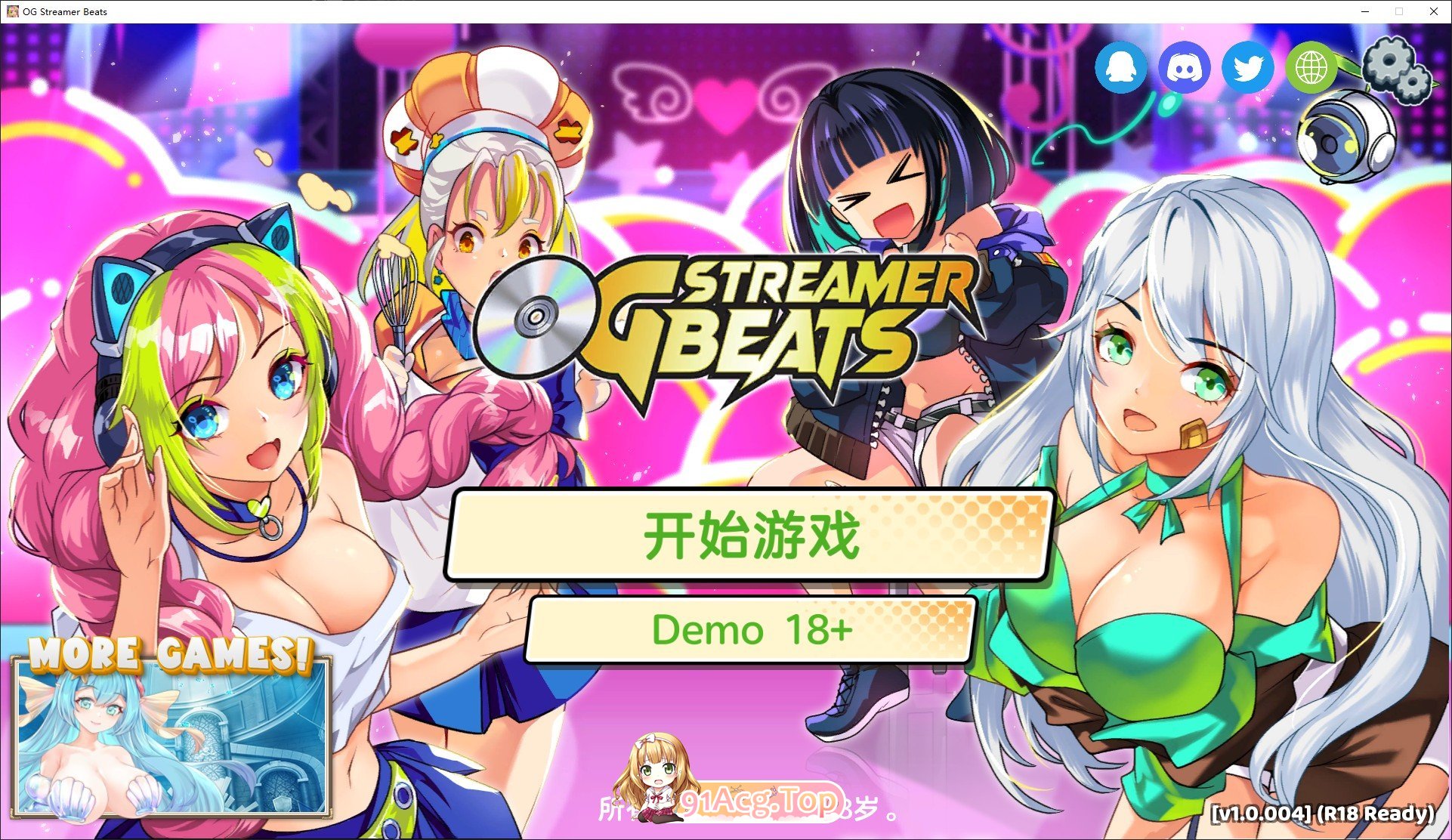The width and height of the screenshot is (1452, 840).
Task: Open the QQ social link icon
Action: pyautogui.click(x=1120, y=67)
